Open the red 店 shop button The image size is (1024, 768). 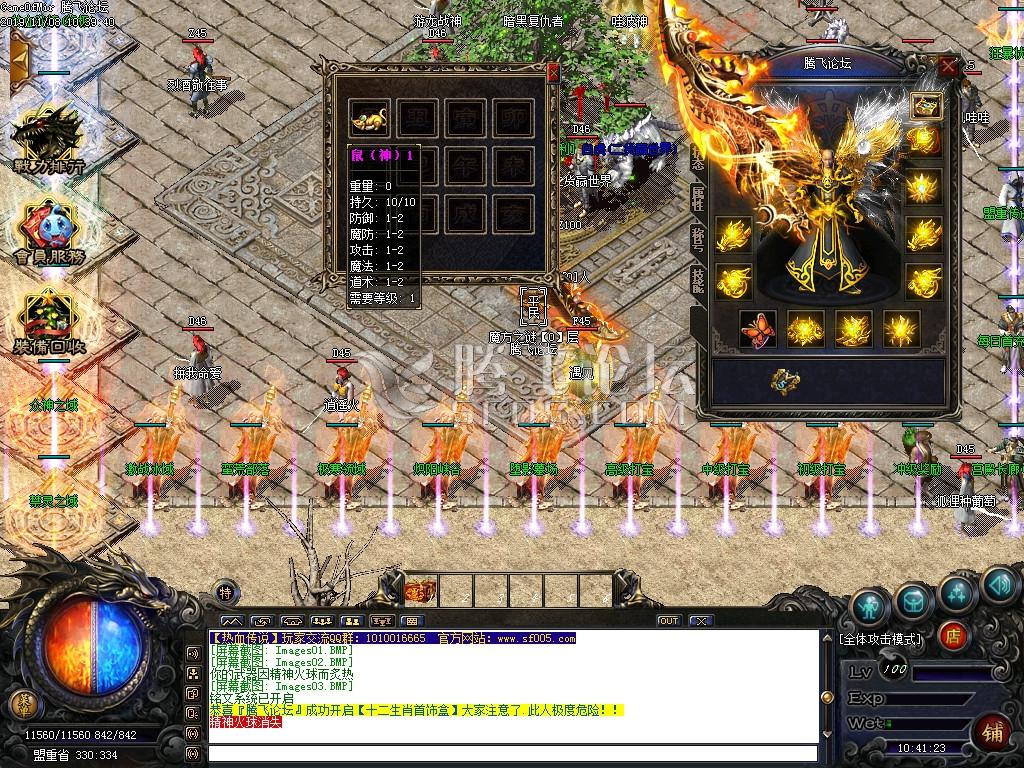(x=953, y=636)
